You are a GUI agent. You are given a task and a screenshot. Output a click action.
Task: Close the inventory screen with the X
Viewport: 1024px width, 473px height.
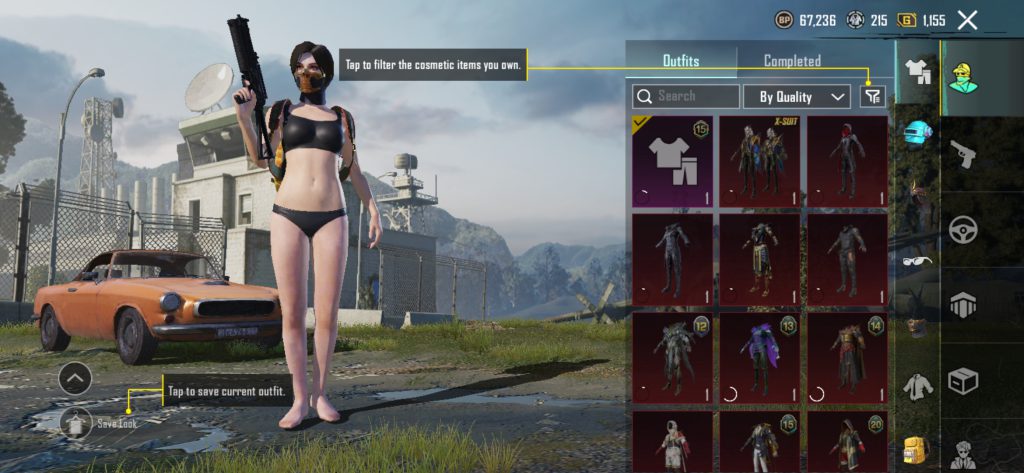pyautogui.click(x=967, y=19)
